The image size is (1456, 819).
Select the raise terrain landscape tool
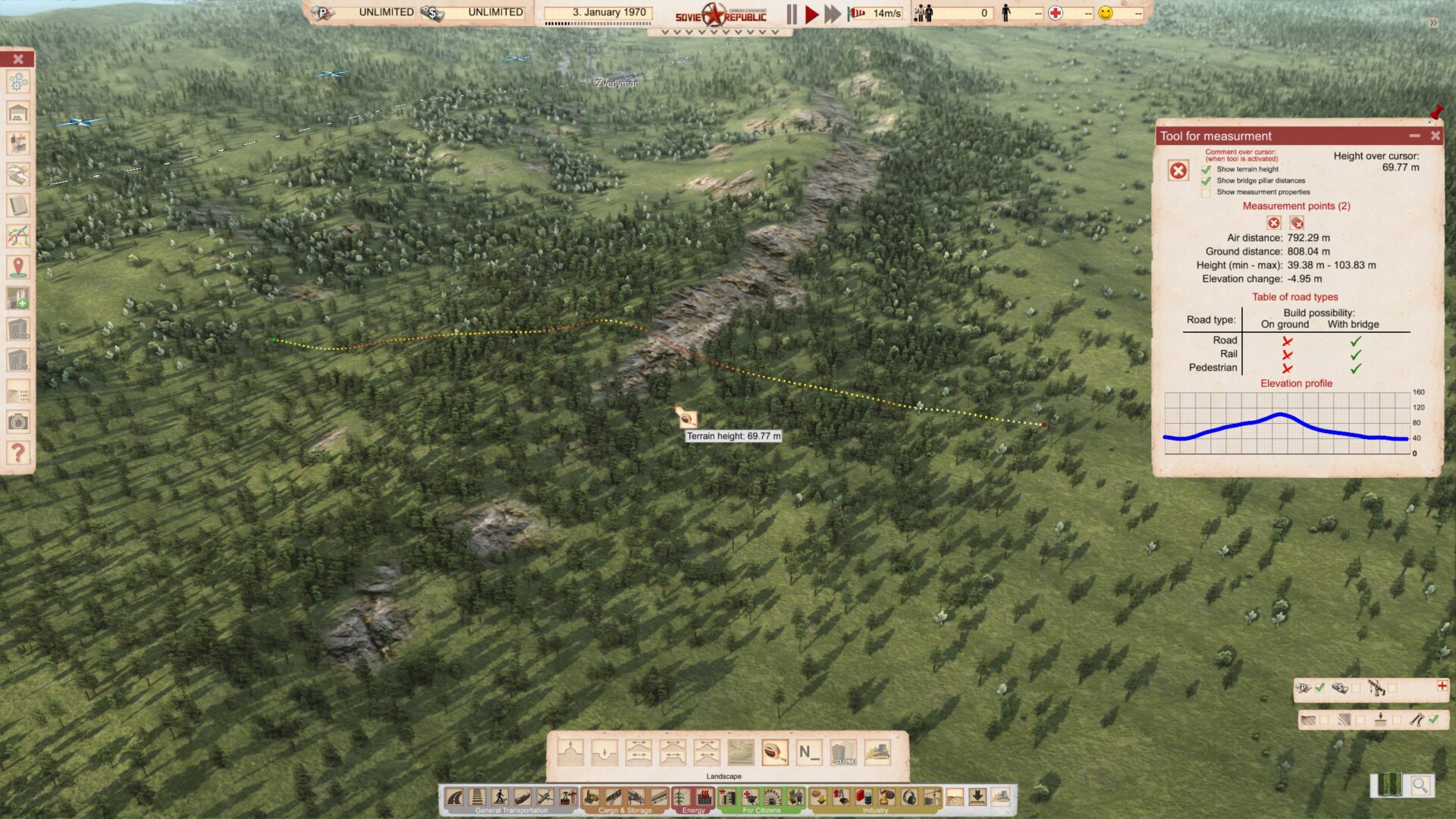pyautogui.click(x=570, y=752)
